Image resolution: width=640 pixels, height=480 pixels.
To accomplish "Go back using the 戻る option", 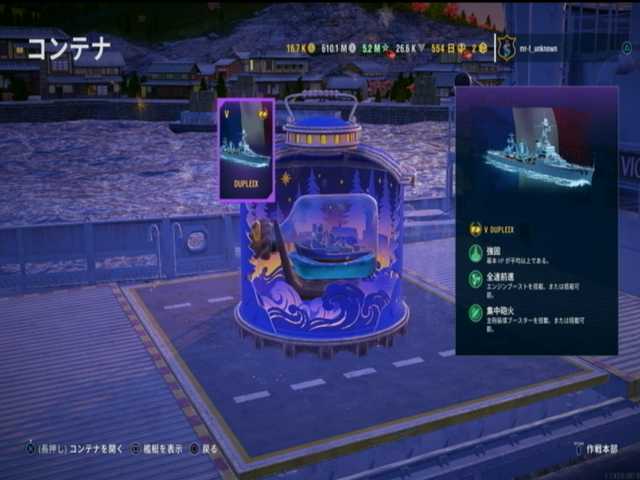I will click(x=204, y=449).
